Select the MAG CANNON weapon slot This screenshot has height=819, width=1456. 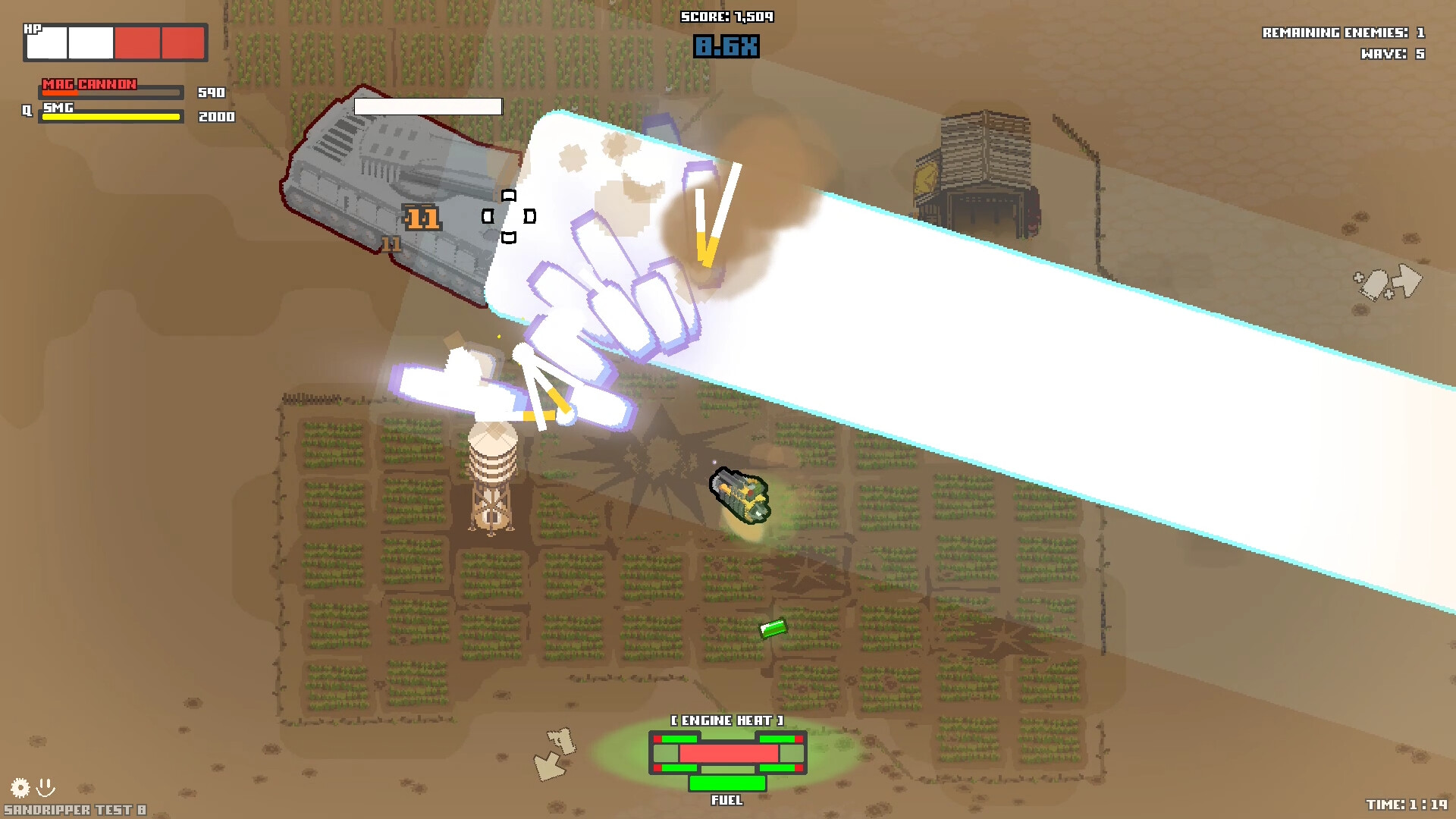pyautogui.click(x=110, y=89)
